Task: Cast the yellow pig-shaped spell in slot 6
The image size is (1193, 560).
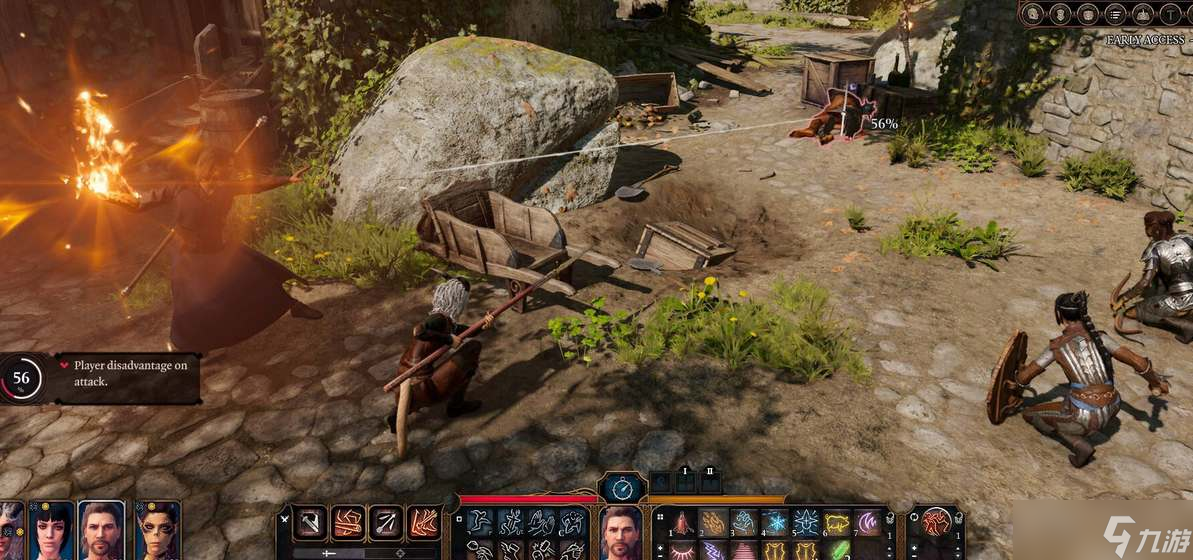Action: [x=836, y=523]
